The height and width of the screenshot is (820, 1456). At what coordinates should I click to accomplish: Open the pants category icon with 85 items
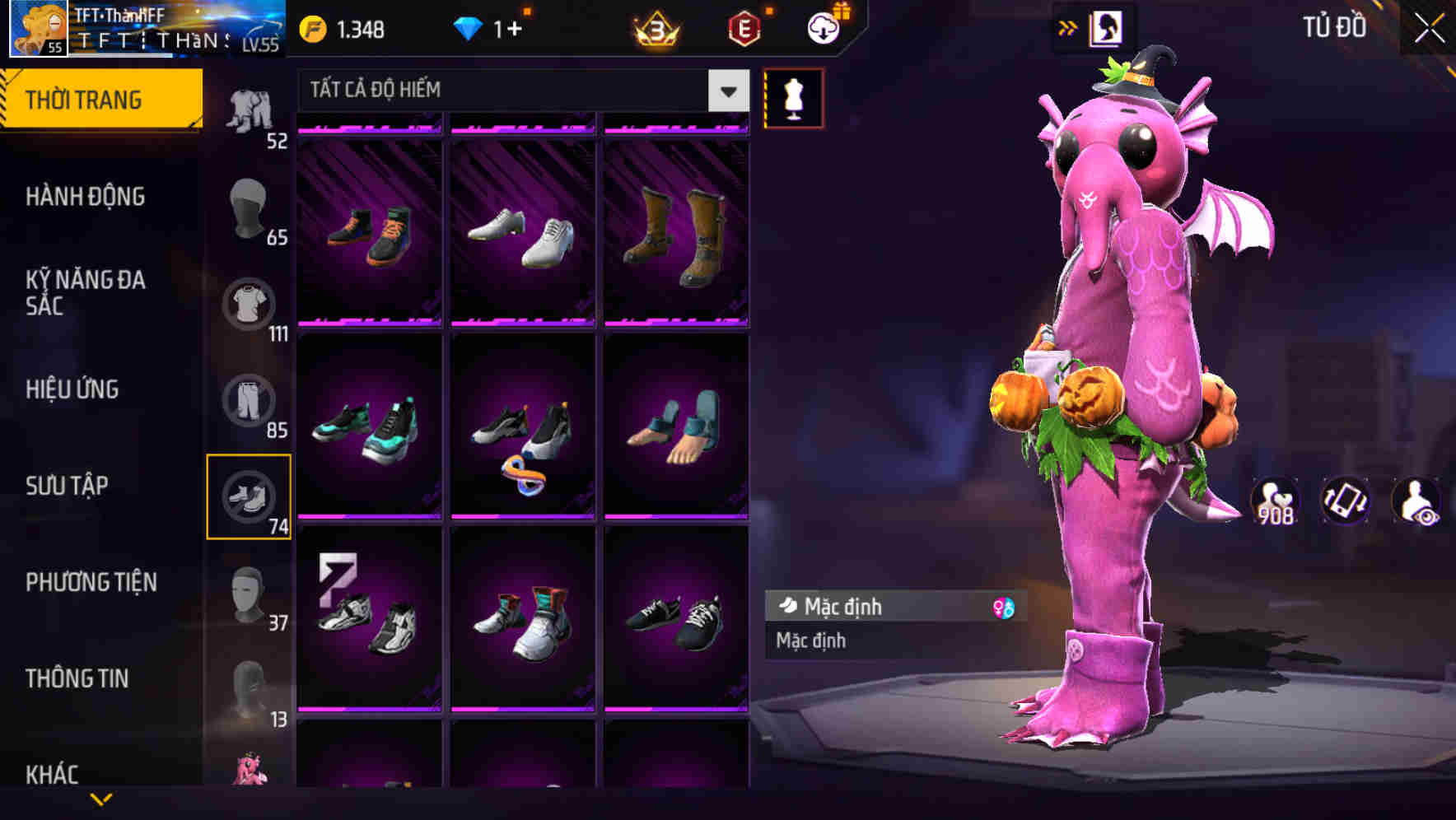(250, 401)
